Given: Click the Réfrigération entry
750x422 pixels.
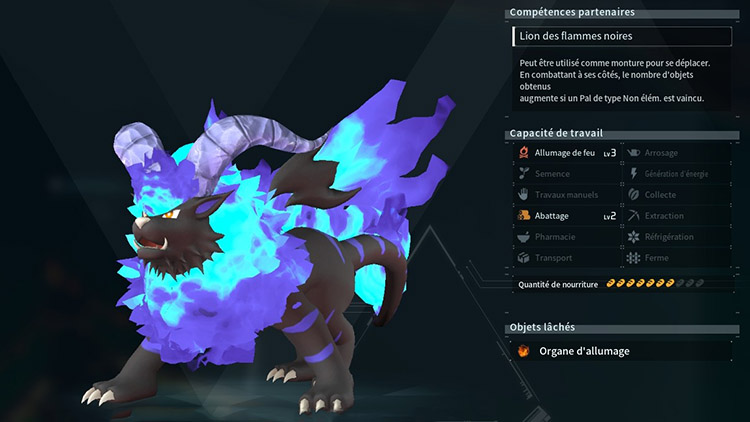Looking at the screenshot, I should 672,237.
